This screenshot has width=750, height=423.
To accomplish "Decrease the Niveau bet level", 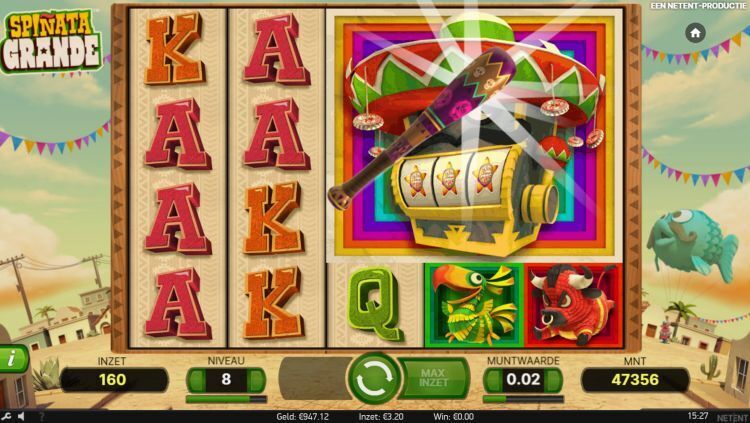I will pyautogui.click(x=197, y=380).
